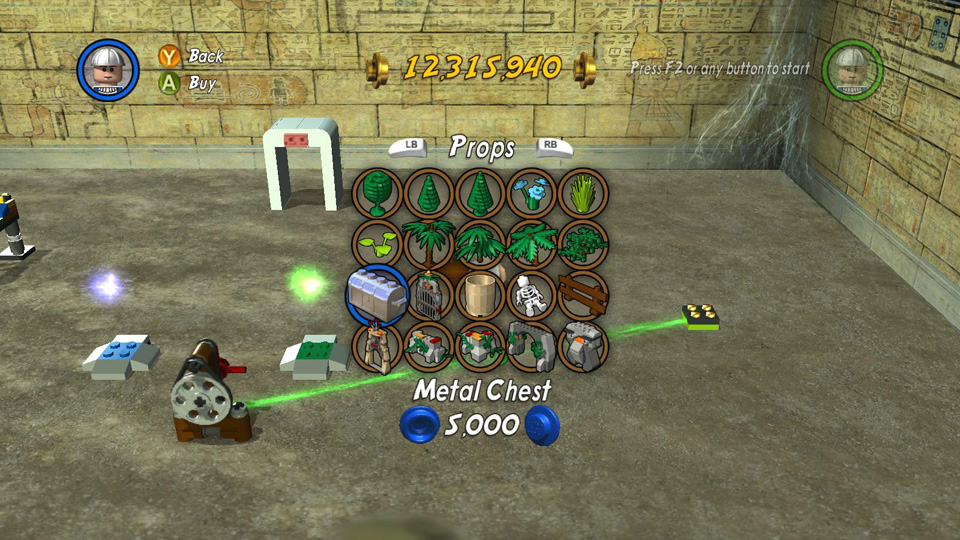This screenshot has height=540, width=960.
Task: Select the tall grass tuft prop
Action: [582, 192]
